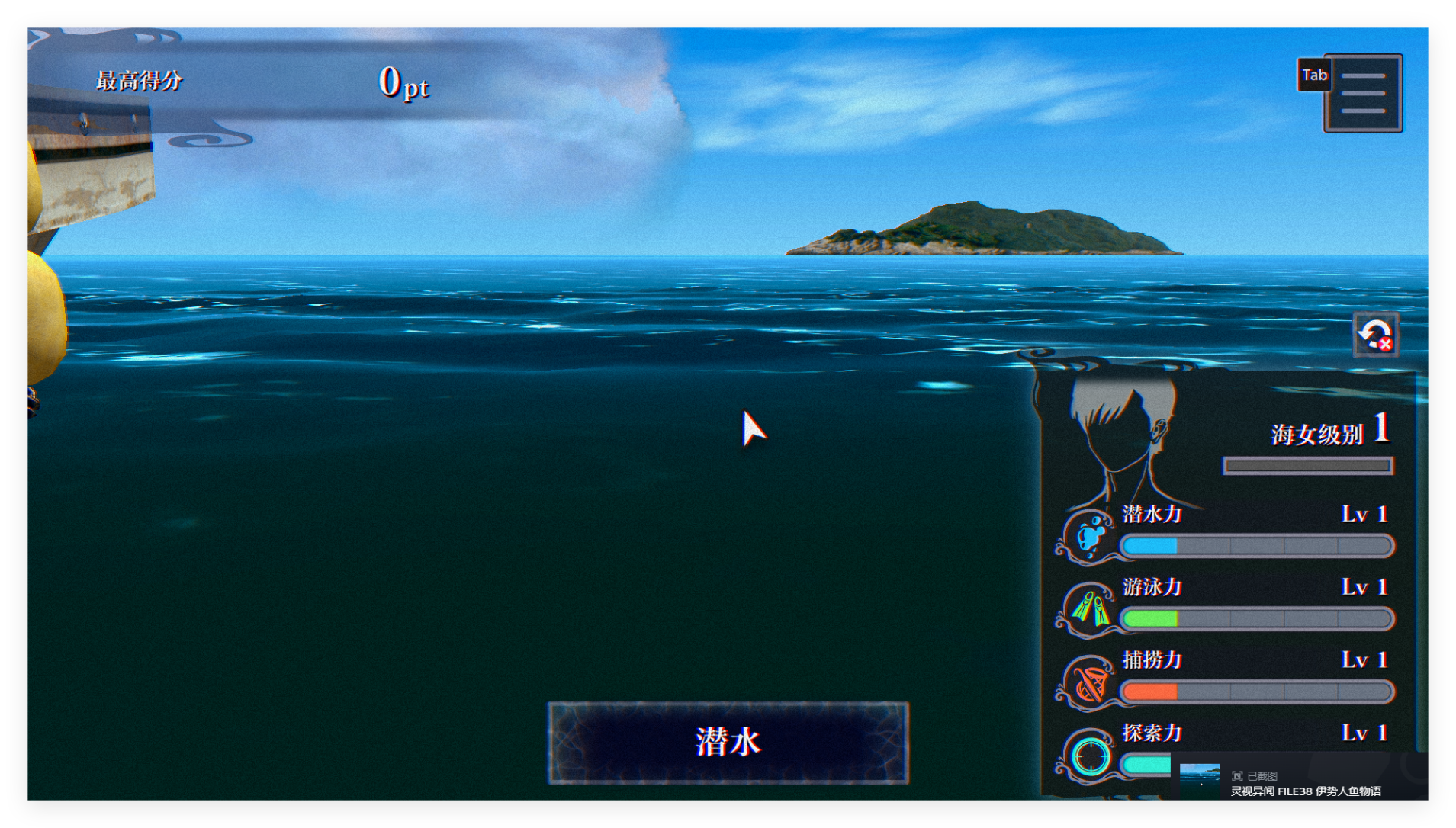The image size is (1456, 828).
Task: Open the hamburger menu in the corner
Action: click(x=1362, y=93)
